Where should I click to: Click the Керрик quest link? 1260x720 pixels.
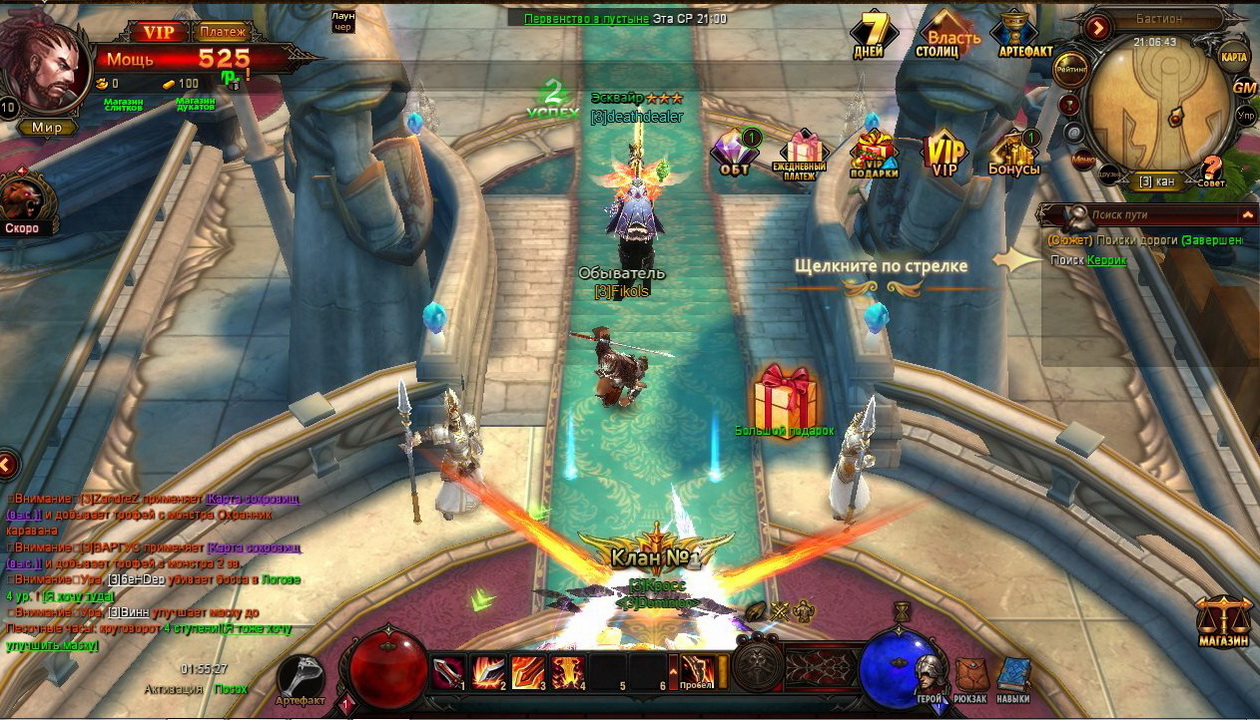tap(1107, 261)
